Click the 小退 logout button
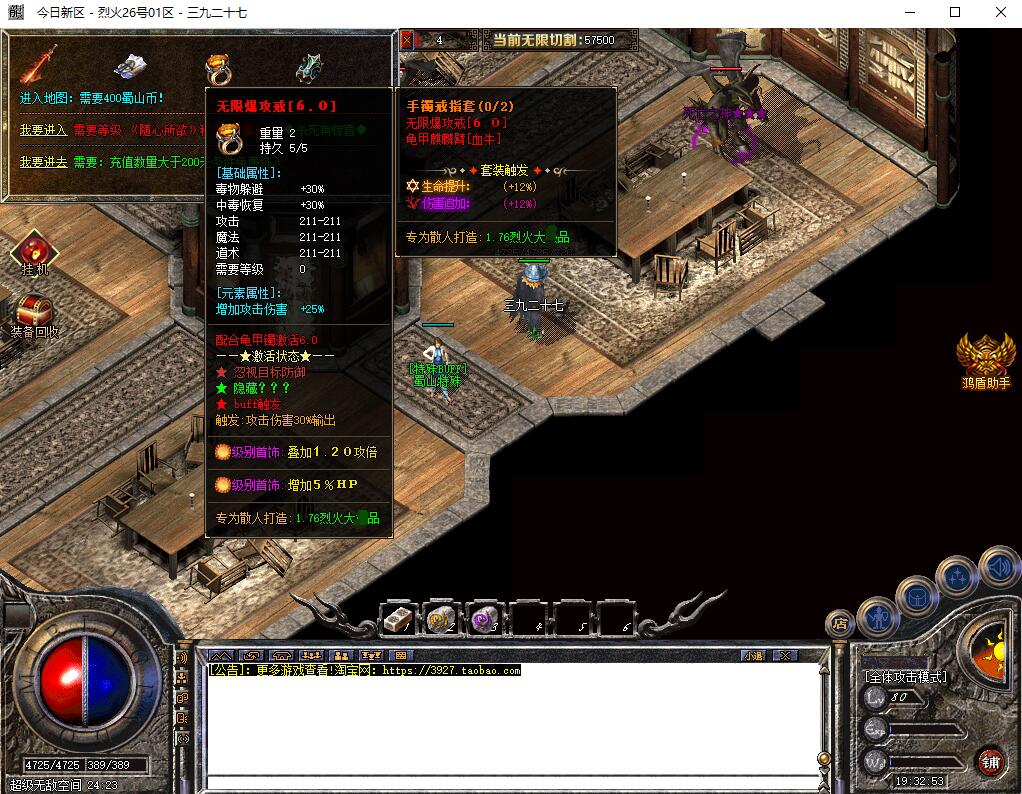Viewport: 1022px width, 794px height. point(753,655)
